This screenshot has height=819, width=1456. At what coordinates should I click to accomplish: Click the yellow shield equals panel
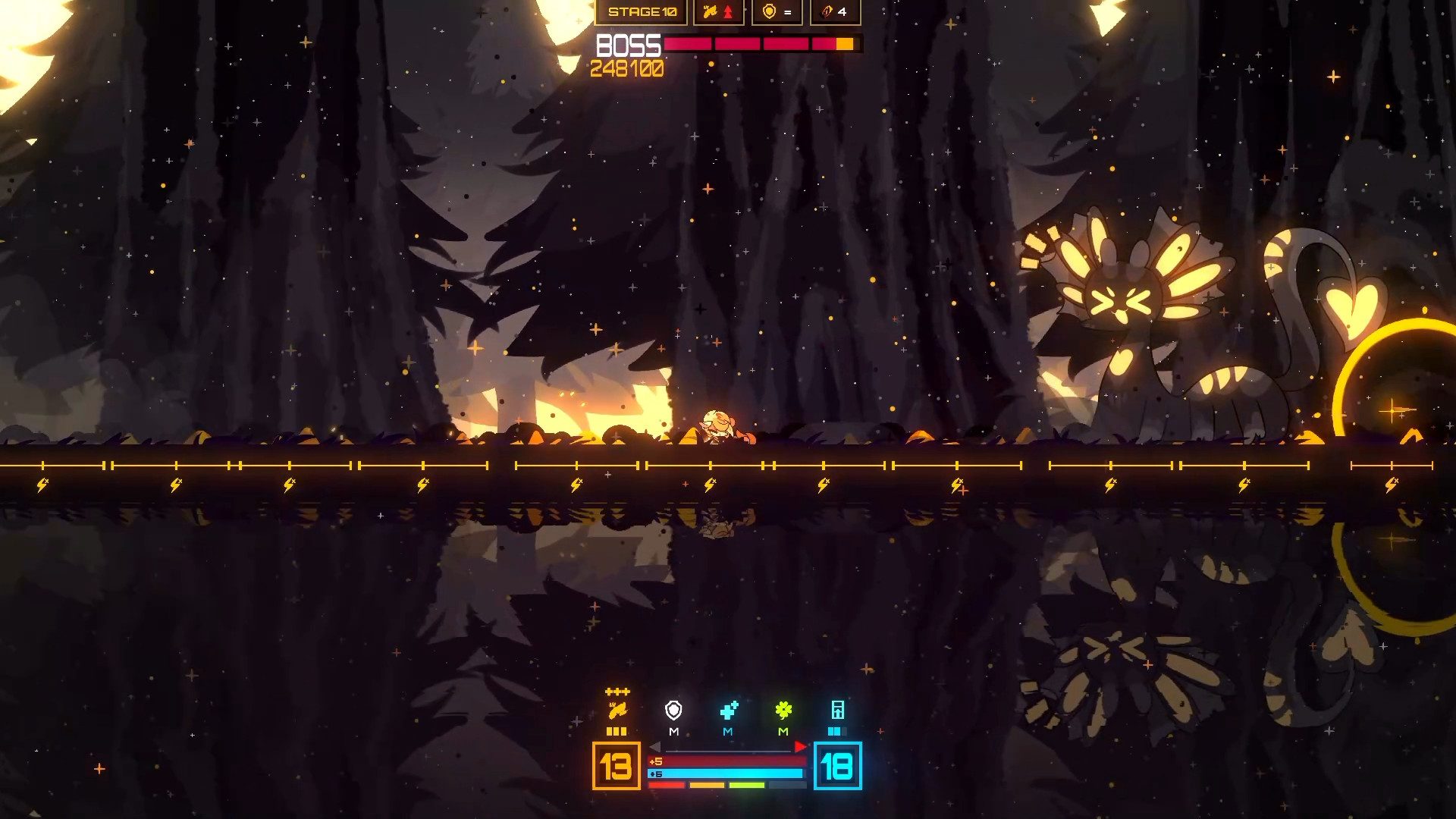(777, 12)
